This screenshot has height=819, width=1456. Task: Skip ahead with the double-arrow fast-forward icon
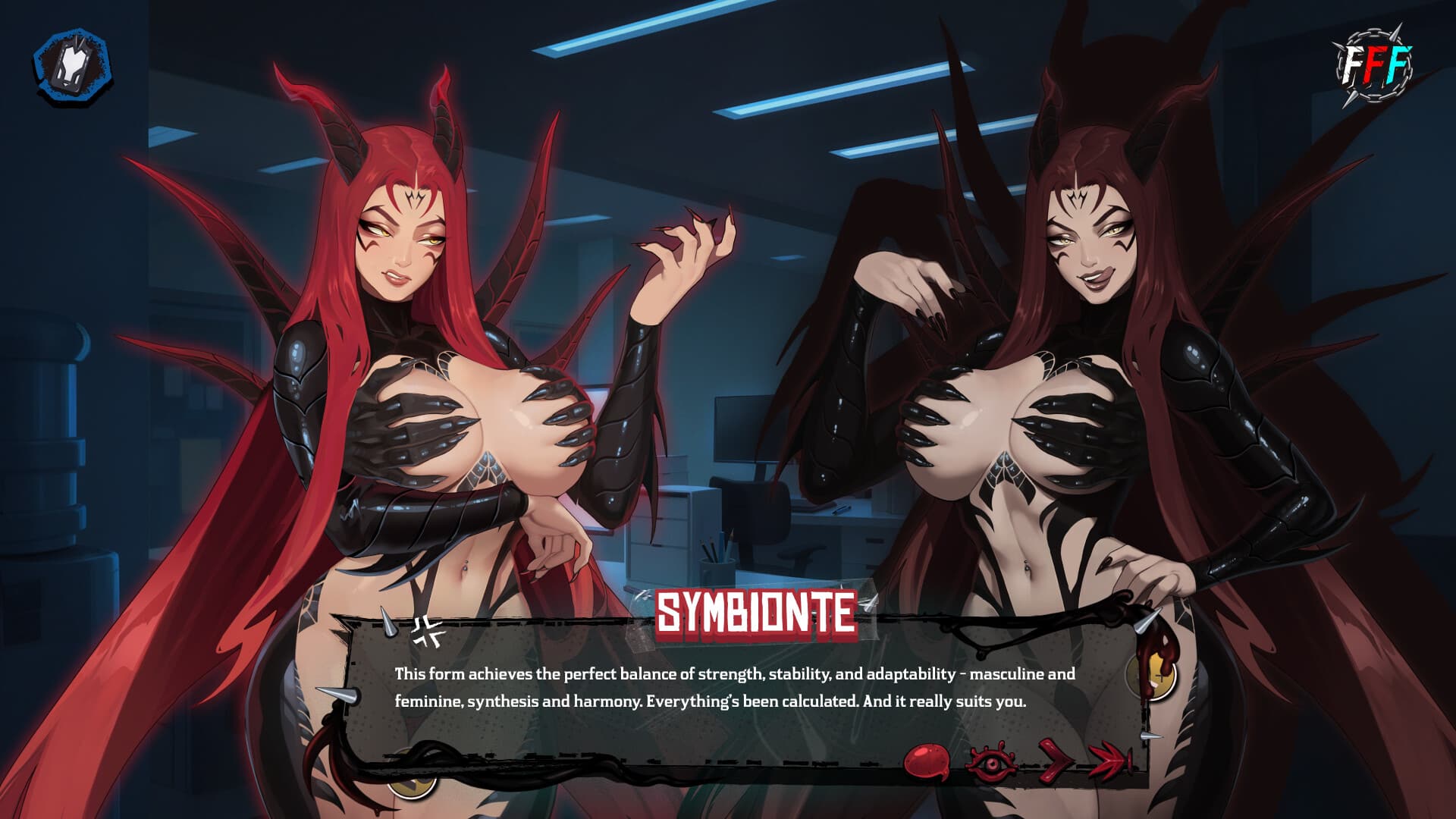click(x=1109, y=761)
